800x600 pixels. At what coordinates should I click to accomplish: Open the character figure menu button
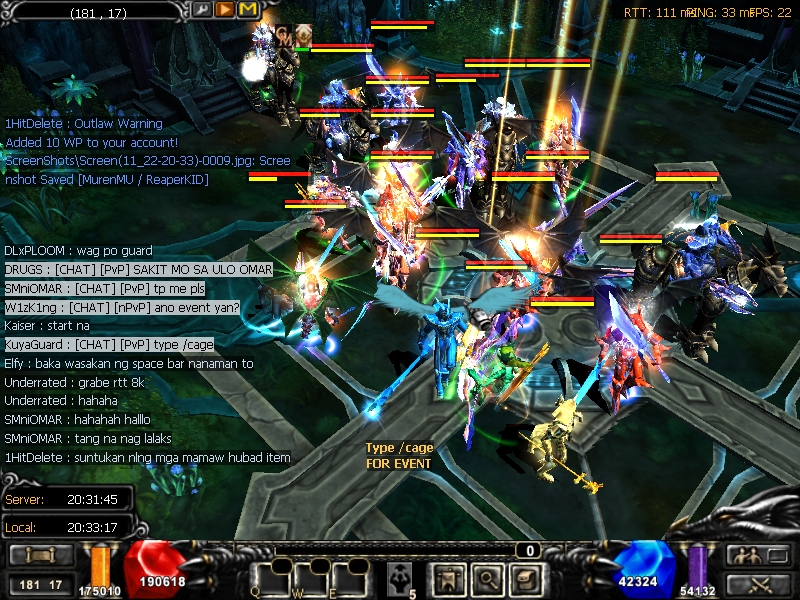[x=449, y=579]
